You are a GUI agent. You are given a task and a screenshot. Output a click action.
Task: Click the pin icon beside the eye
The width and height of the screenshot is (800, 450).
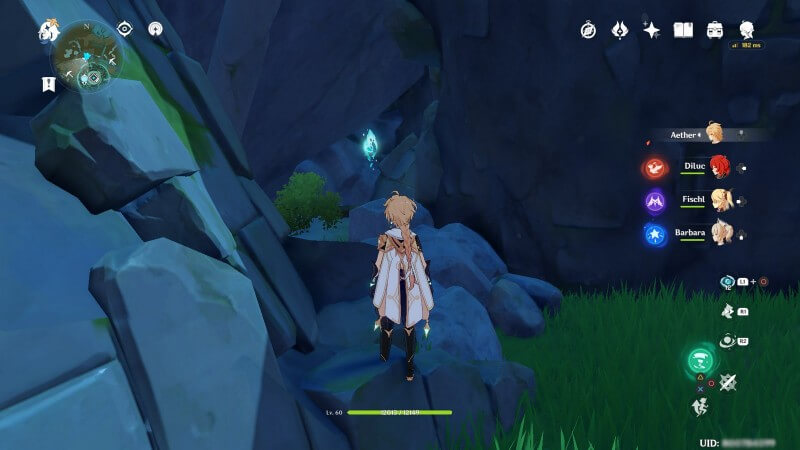tap(155, 29)
